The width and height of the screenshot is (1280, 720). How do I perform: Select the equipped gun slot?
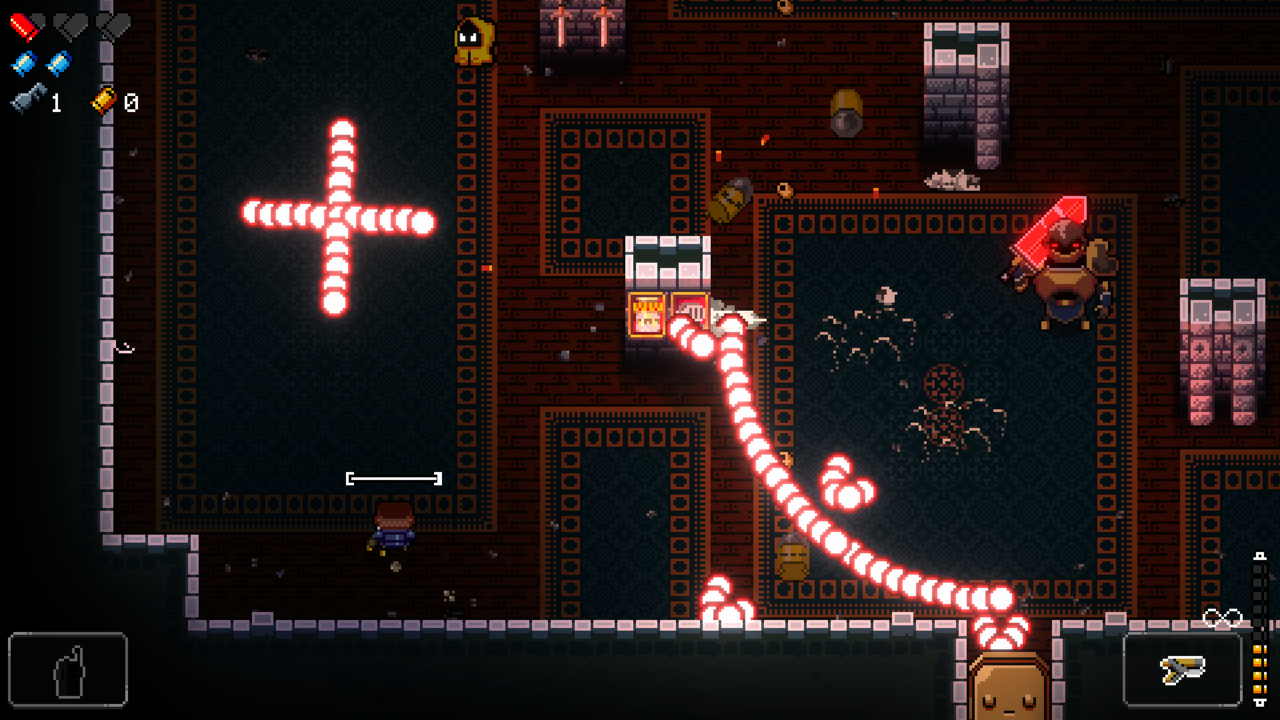1182,669
